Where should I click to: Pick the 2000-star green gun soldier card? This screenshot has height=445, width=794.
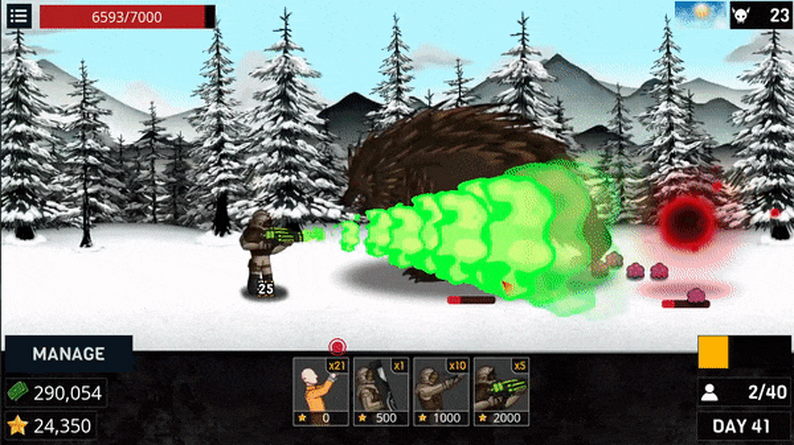click(x=500, y=391)
